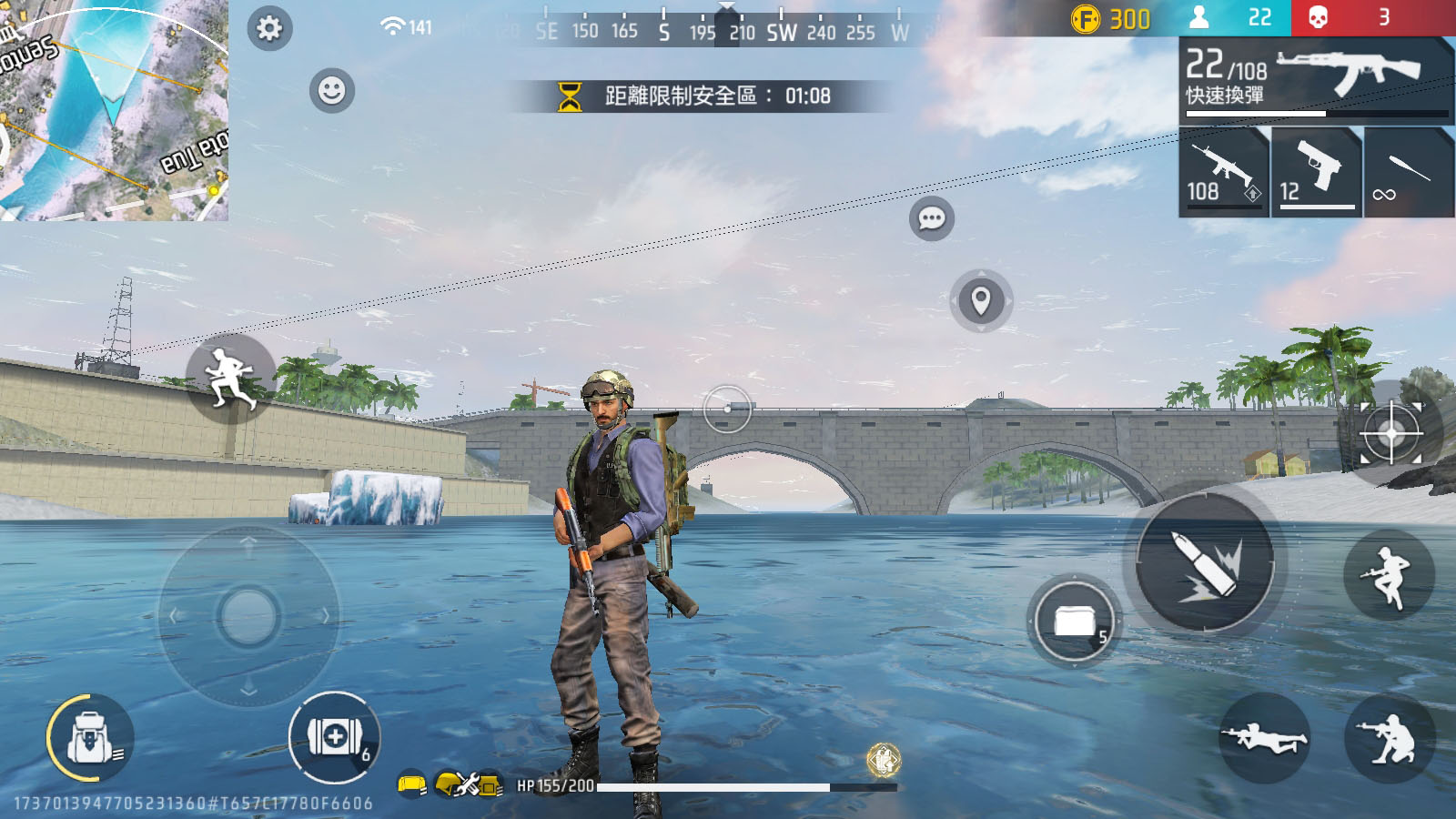1456x819 pixels.
Task: Expand the minimap
Action: 114,109
